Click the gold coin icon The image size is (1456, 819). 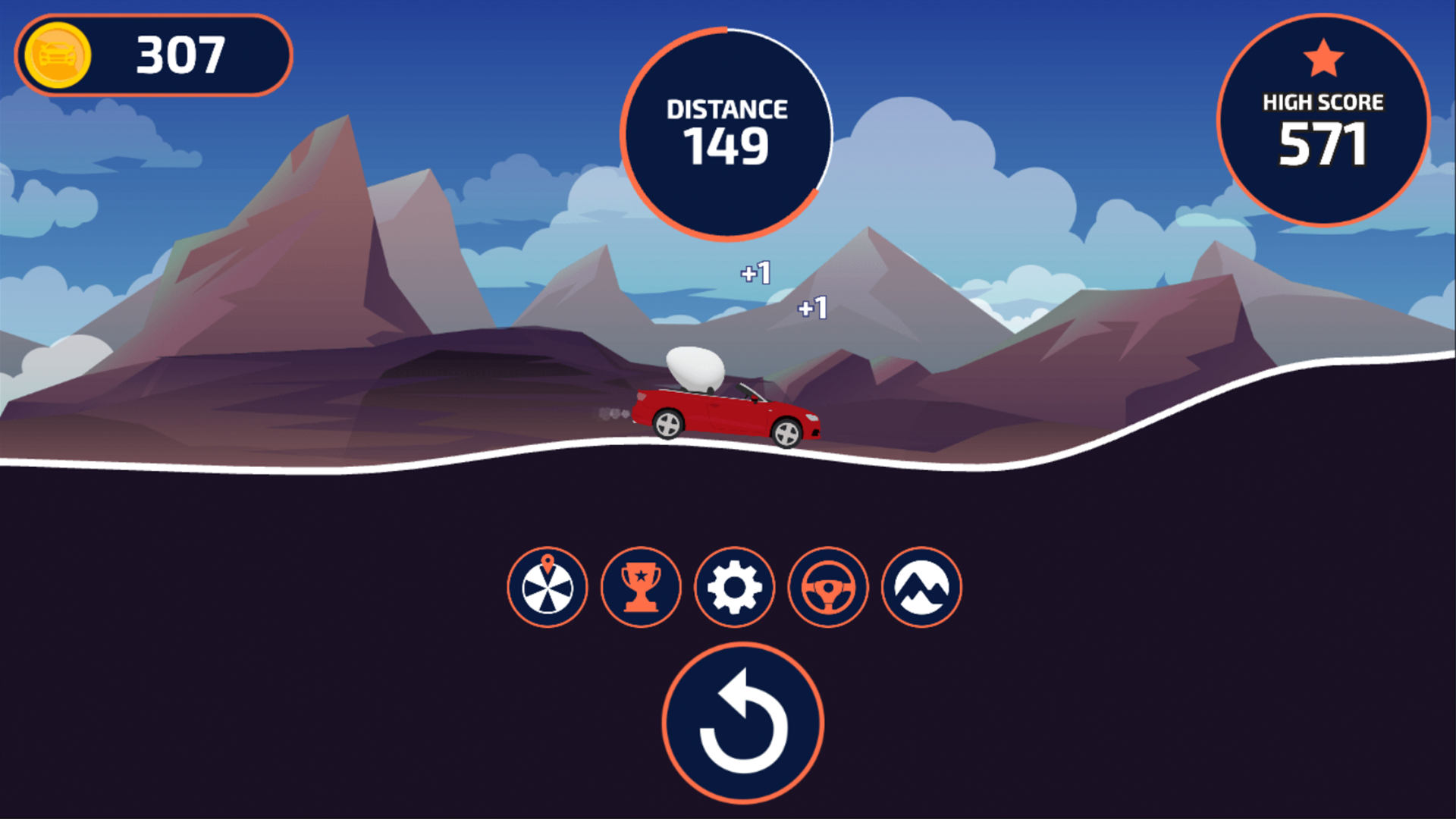(56, 55)
